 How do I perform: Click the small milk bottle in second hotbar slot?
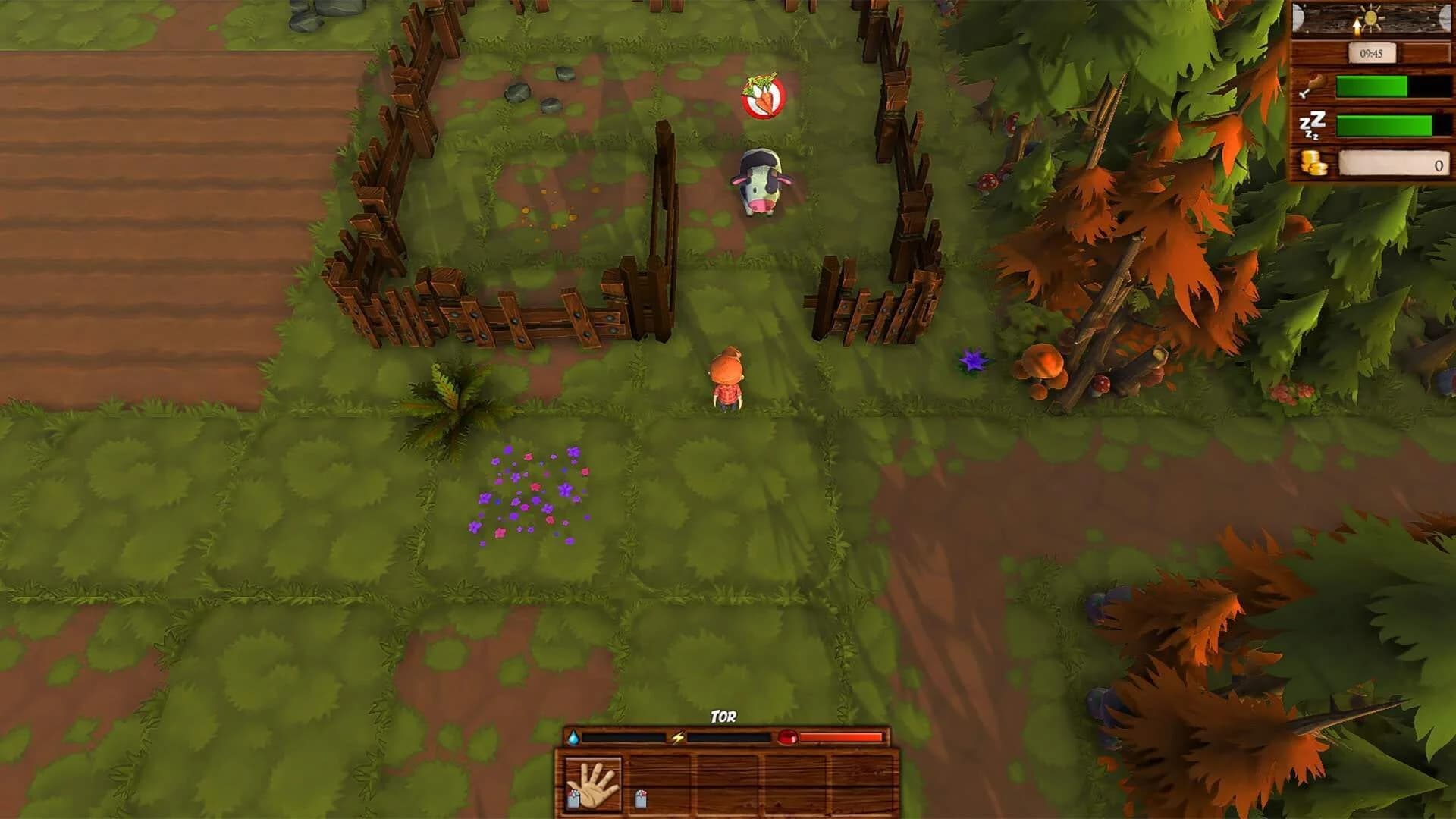pos(641,799)
